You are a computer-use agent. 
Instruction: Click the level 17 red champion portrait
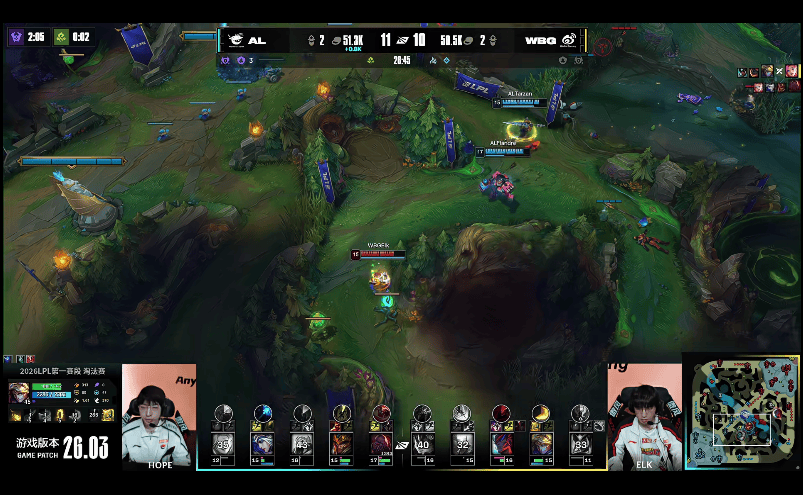click(x=381, y=443)
